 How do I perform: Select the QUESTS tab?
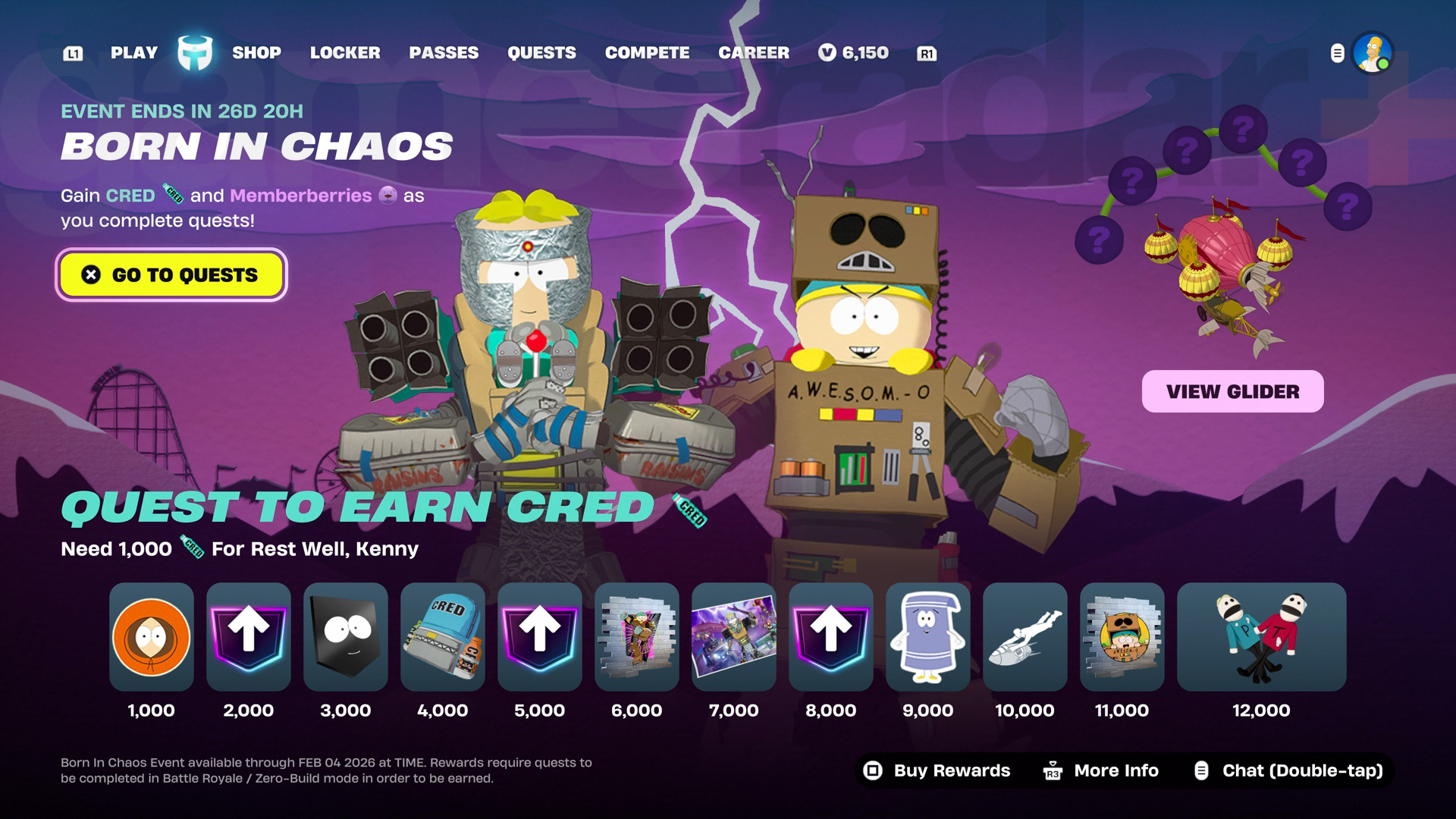(x=541, y=53)
